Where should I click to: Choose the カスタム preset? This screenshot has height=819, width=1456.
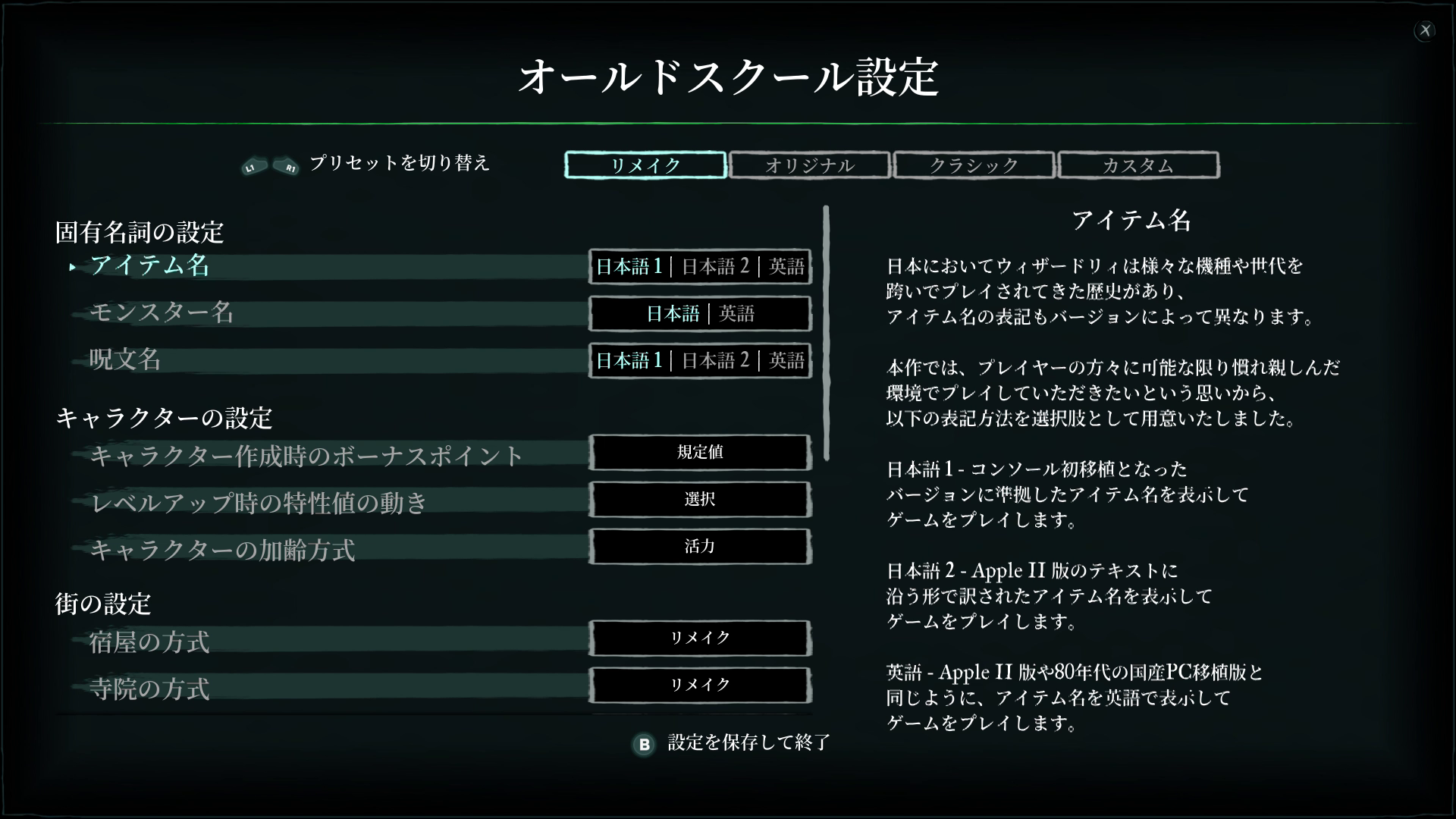1138,165
